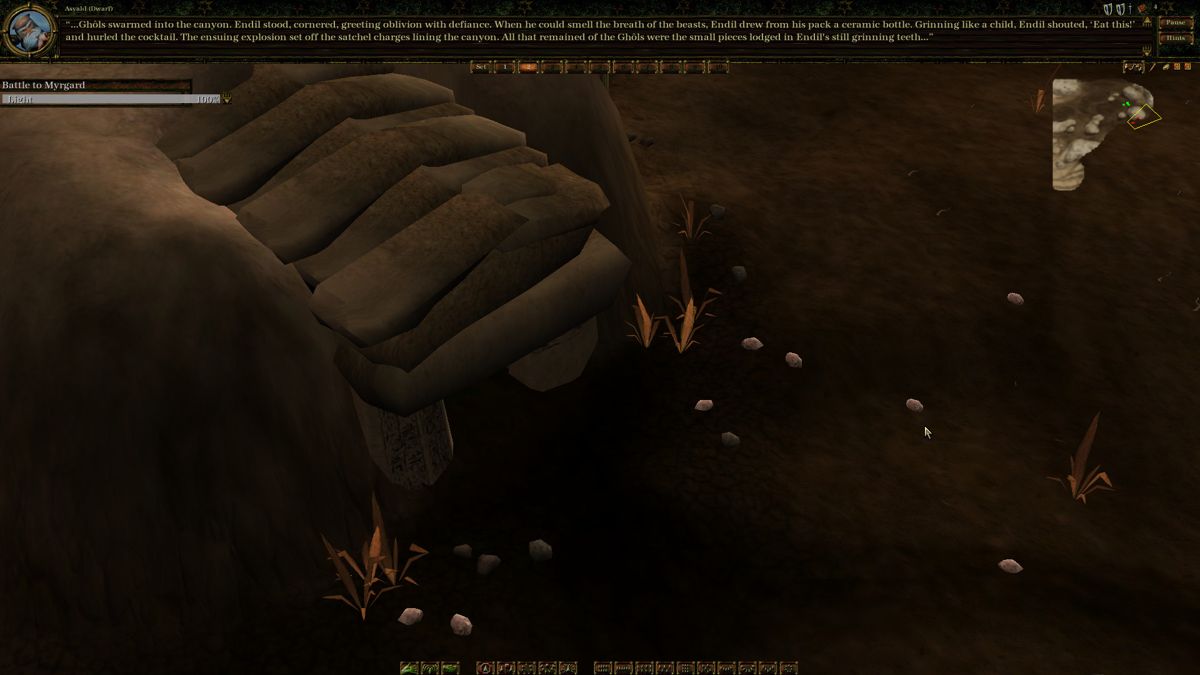Screen dimensions: 1200x675
Task: Click the Set button in the preset bar
Action: 481,67
